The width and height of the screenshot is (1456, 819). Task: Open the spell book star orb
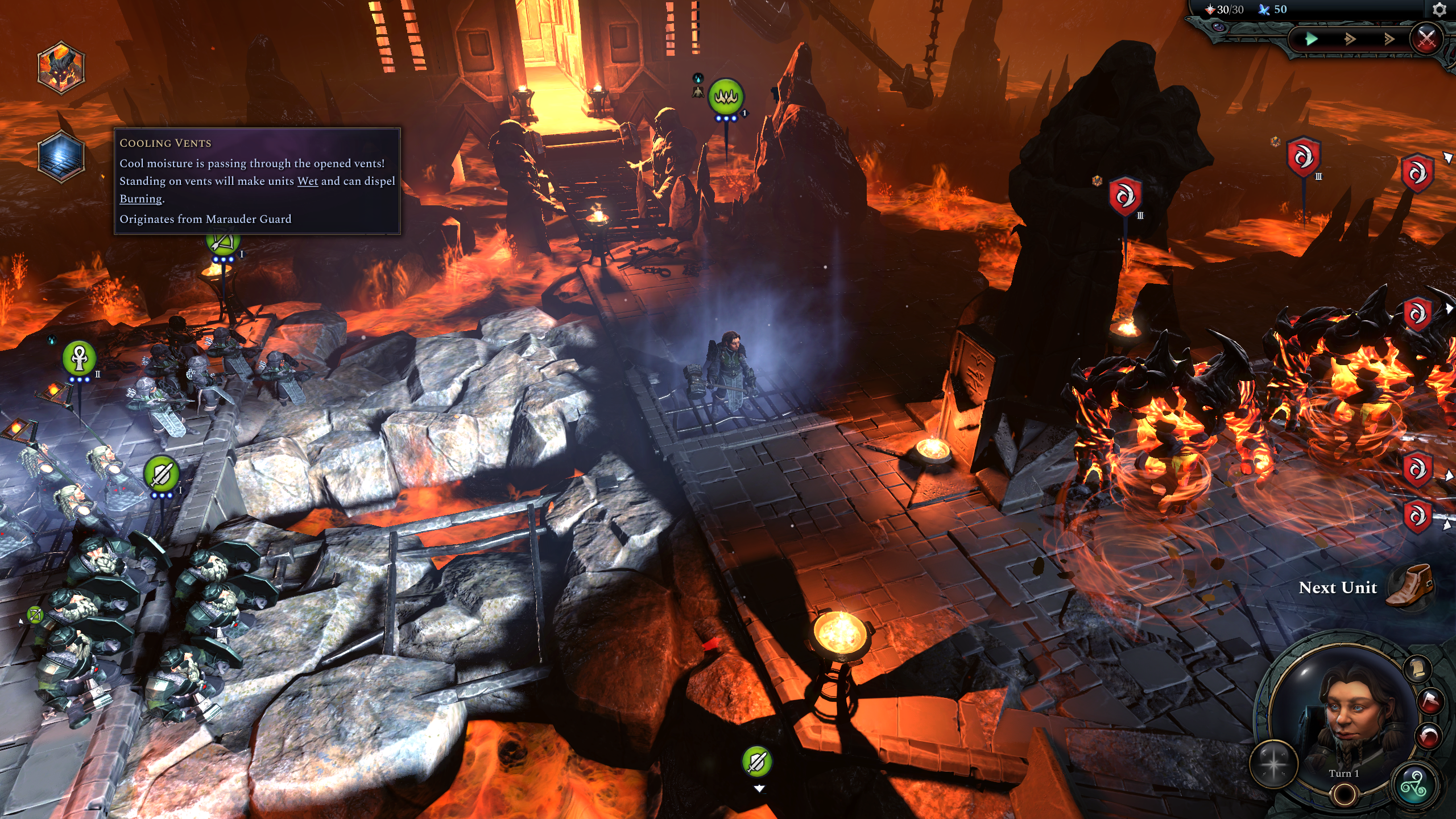(x=1273, y=764)
